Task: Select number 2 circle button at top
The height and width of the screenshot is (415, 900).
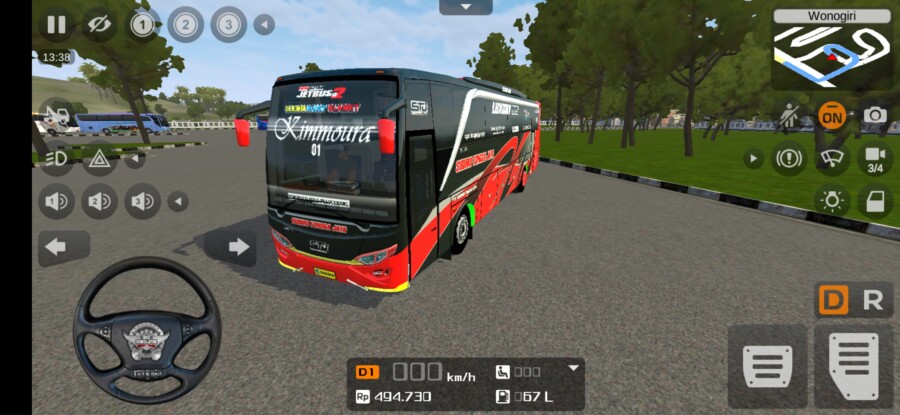Action: [x=185, y=24]
